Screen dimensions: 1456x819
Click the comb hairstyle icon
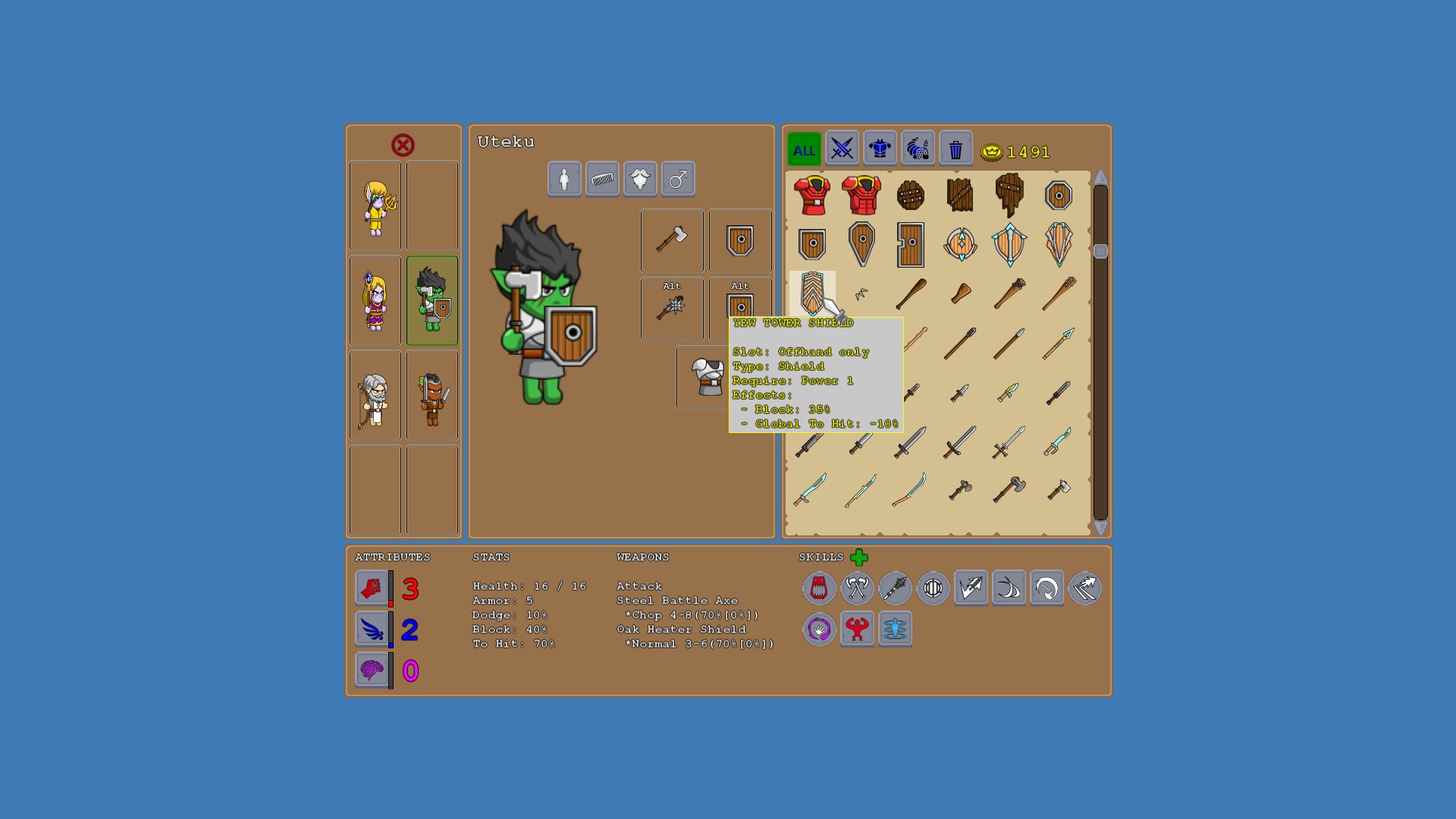click(602, 178)
